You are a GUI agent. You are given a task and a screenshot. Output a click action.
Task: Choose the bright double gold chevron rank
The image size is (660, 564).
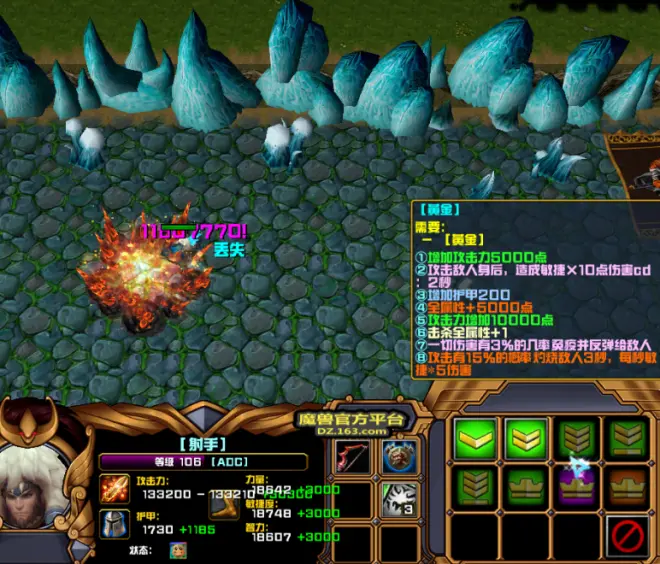pyautogui.click(x=527, y=439)
